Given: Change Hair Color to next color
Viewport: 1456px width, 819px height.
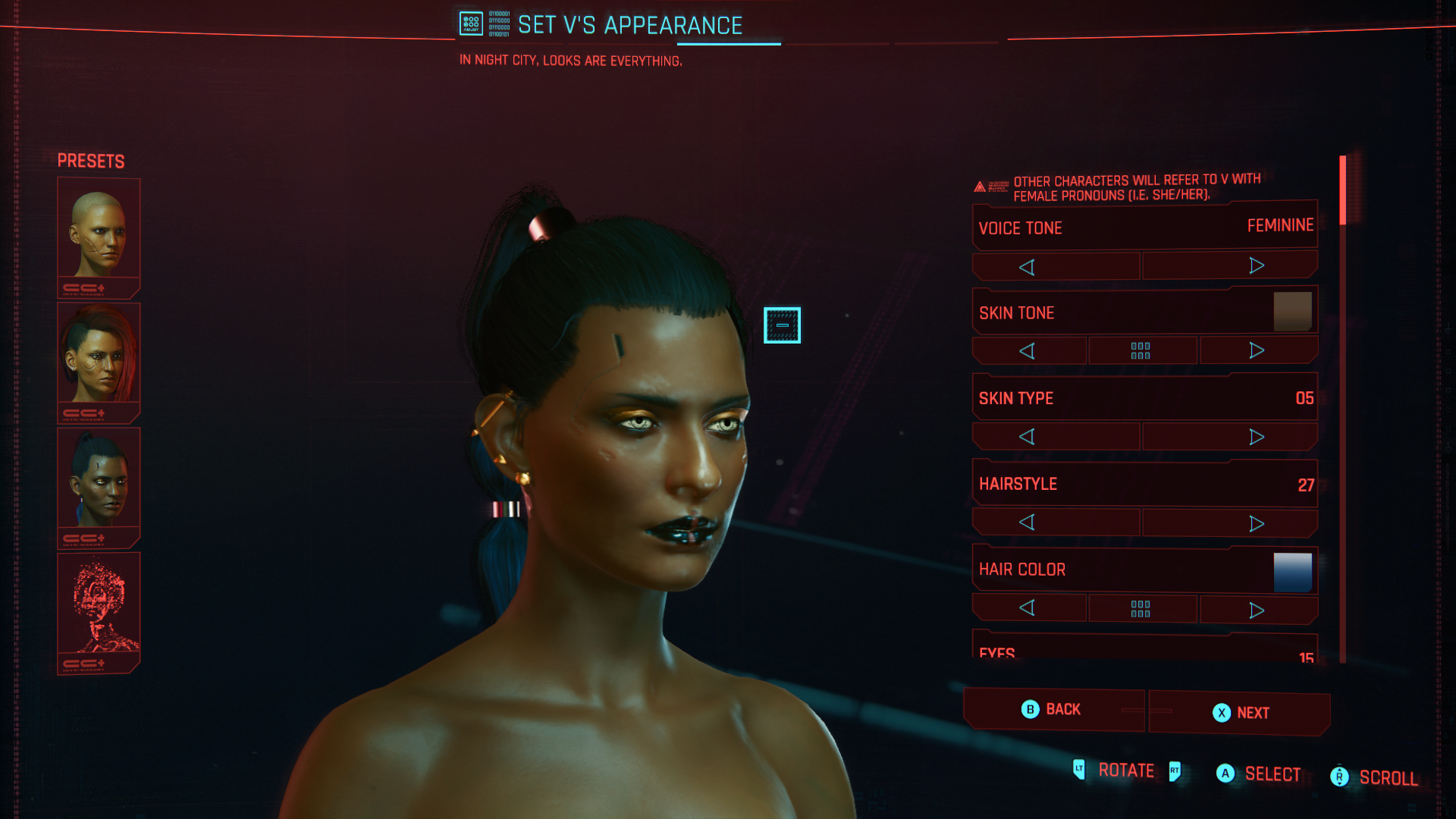Looking at the screenshot, I should (x=1257, y=610).
